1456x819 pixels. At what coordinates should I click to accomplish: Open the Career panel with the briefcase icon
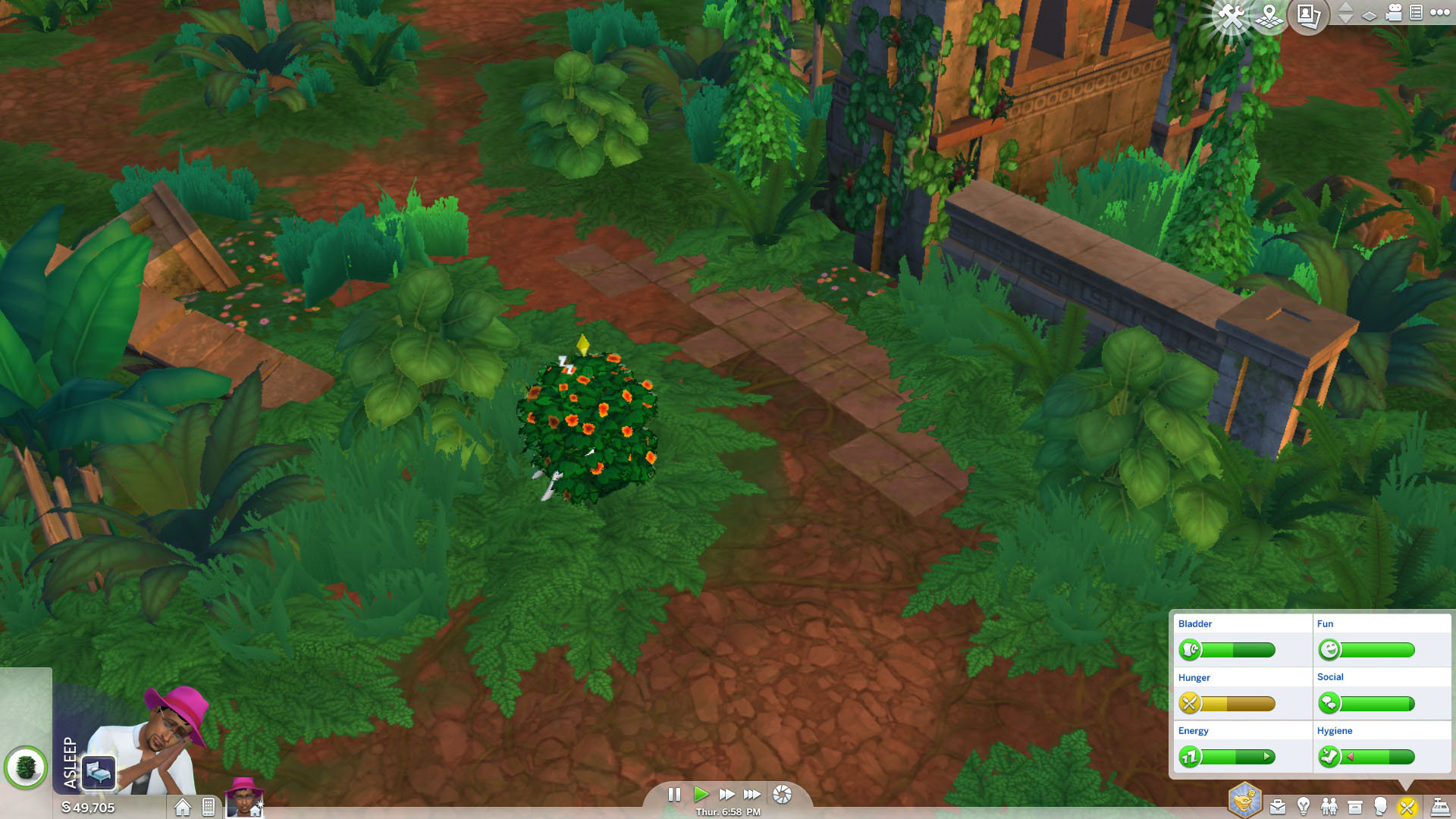1278,805
